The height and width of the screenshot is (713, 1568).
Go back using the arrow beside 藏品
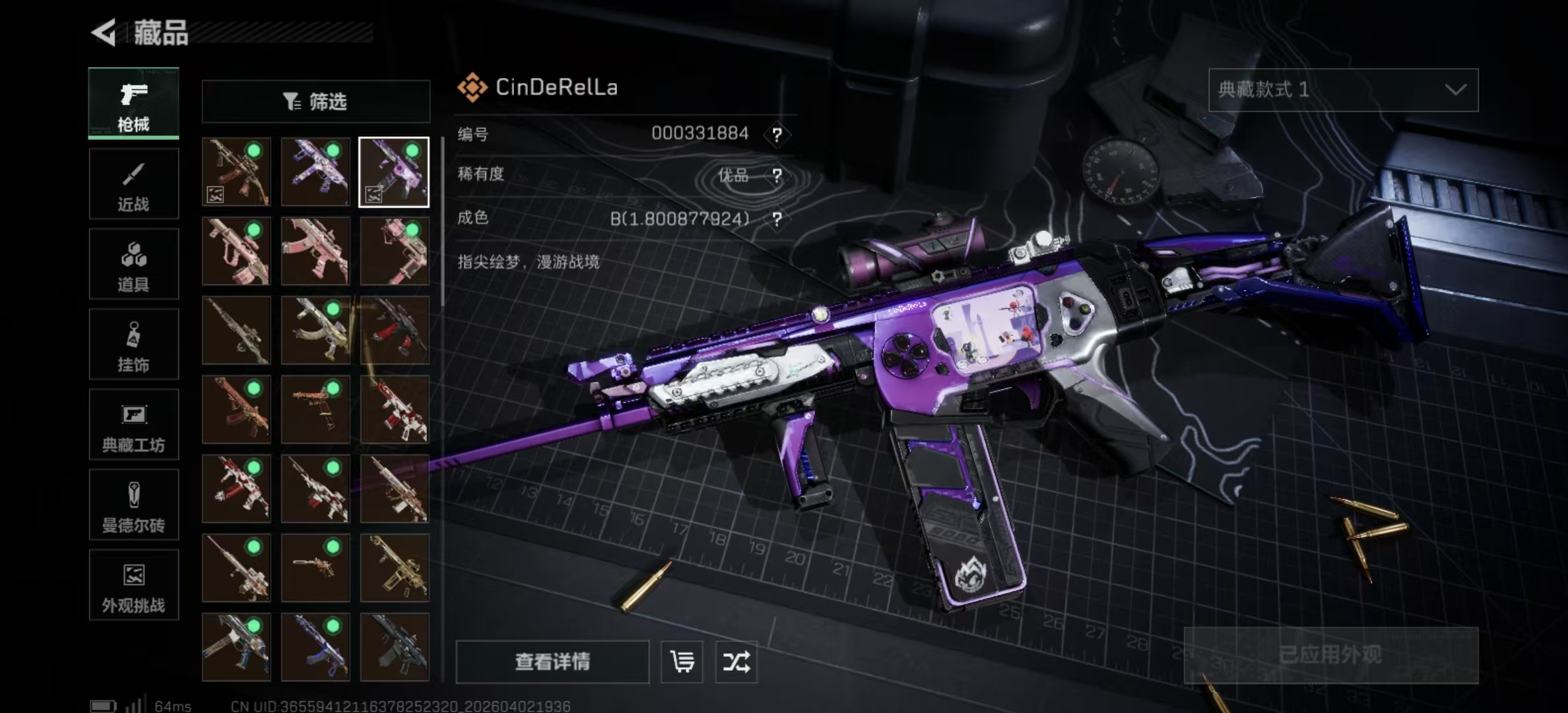(104, 32)
